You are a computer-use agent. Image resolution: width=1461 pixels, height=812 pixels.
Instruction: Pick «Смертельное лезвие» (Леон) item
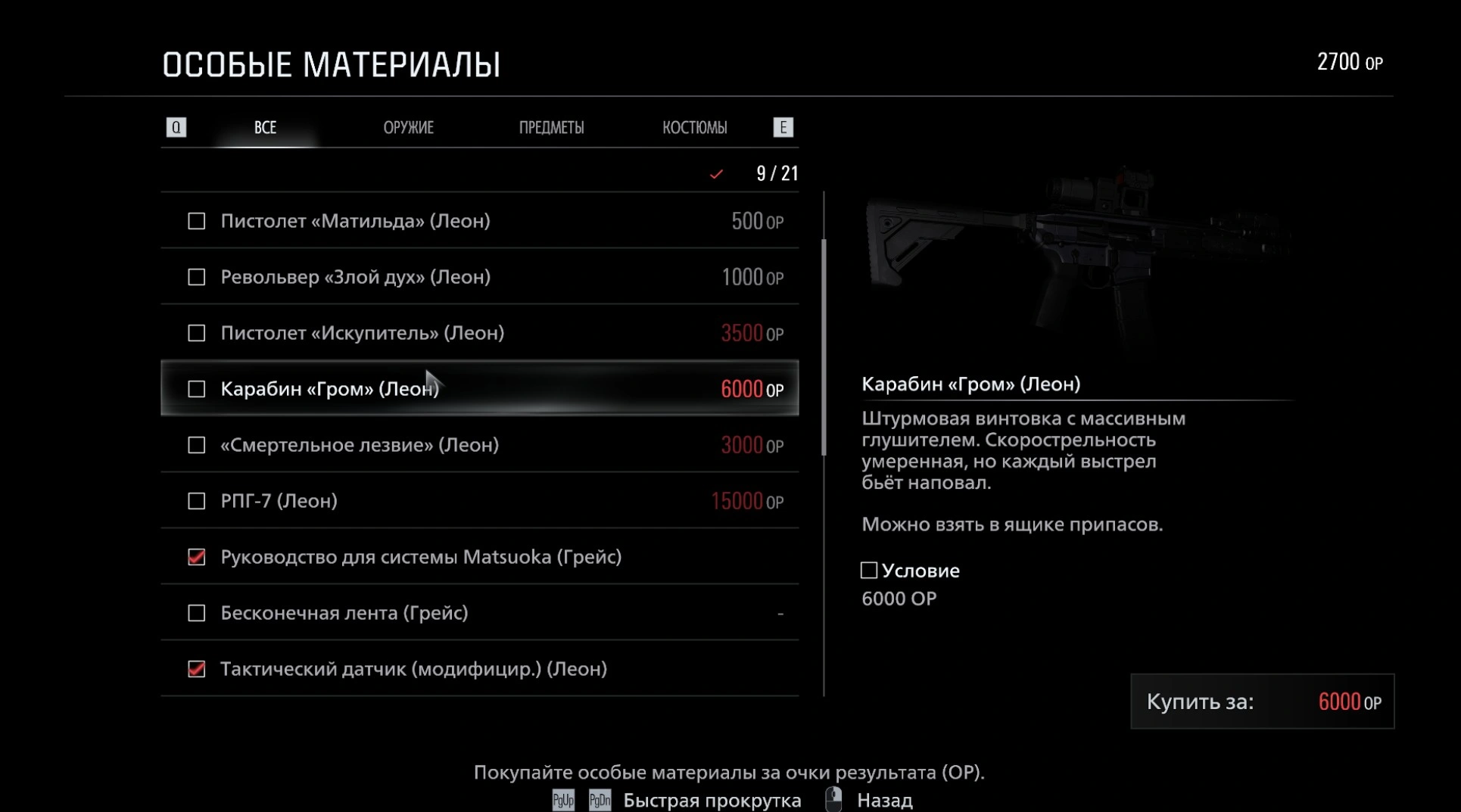point(479,445)
